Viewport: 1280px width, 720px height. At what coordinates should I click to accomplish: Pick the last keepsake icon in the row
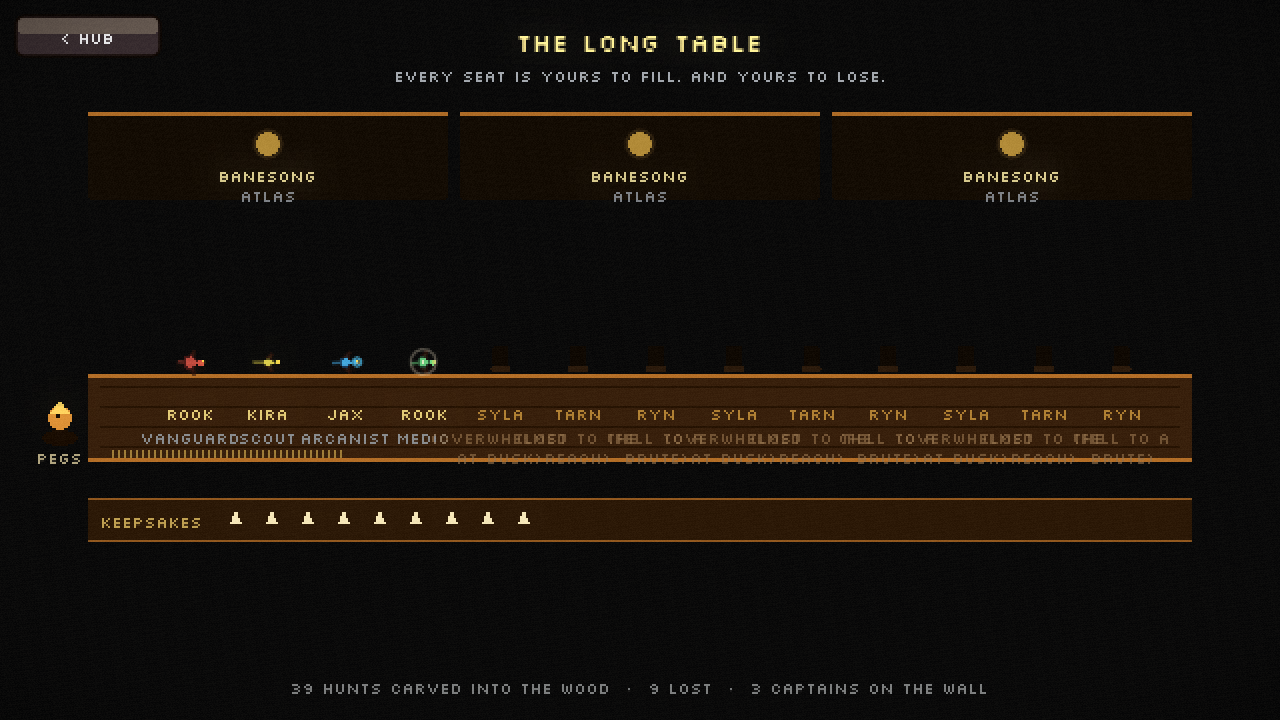click(x=524, y=518)
